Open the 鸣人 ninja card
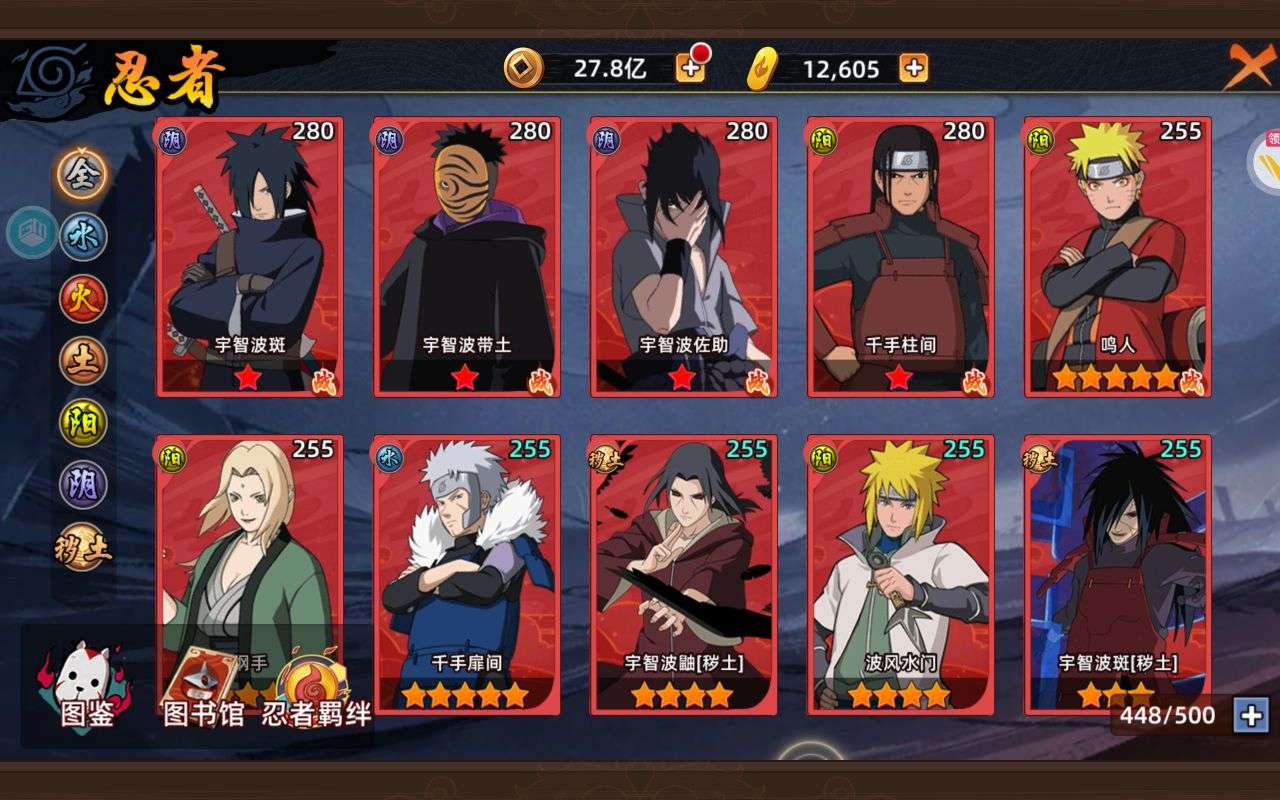1280x800 pixels. coord(1118,257)
